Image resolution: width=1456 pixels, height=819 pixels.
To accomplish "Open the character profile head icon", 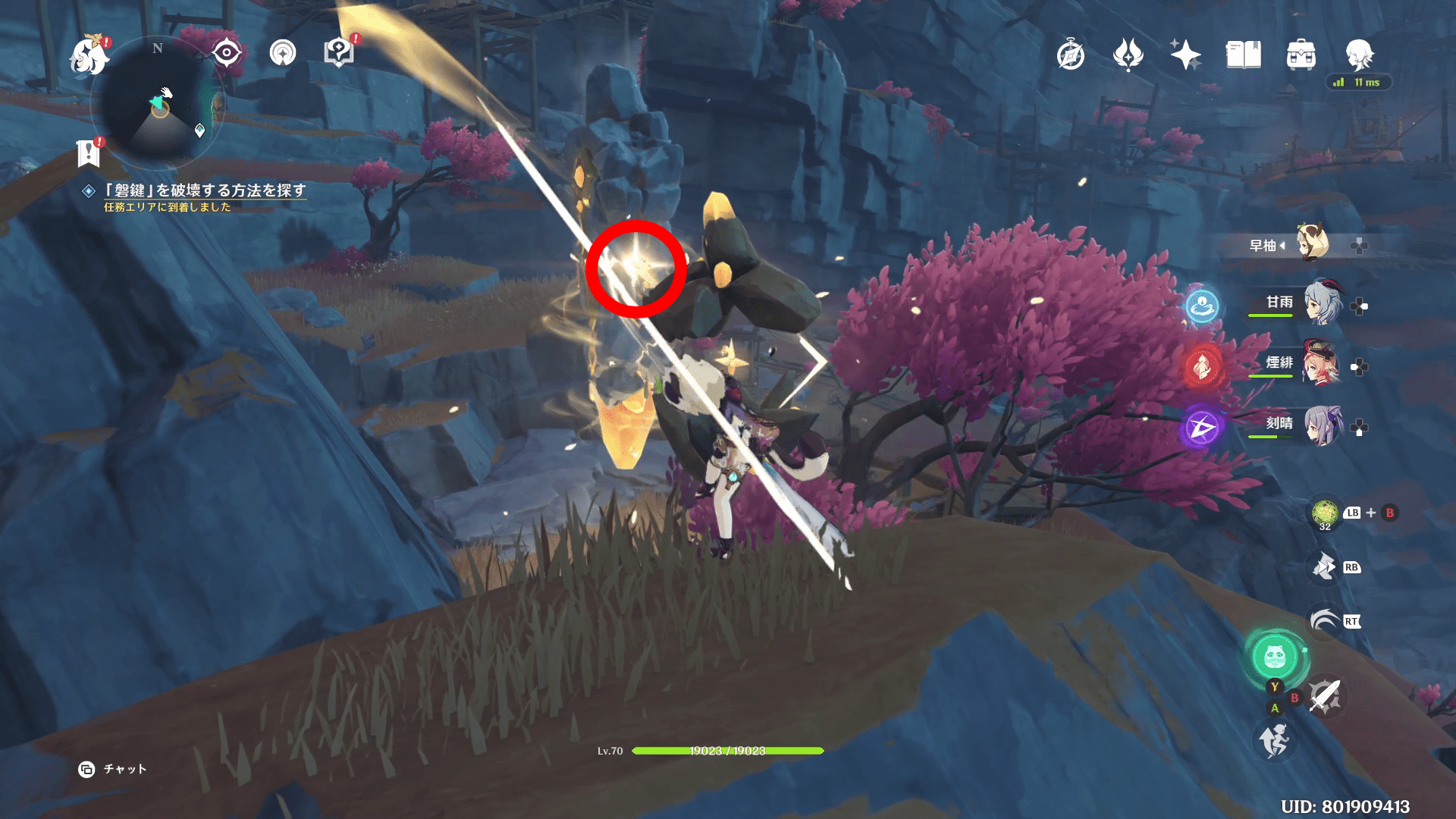I will pyautogui.click(x=1358, y=55).
